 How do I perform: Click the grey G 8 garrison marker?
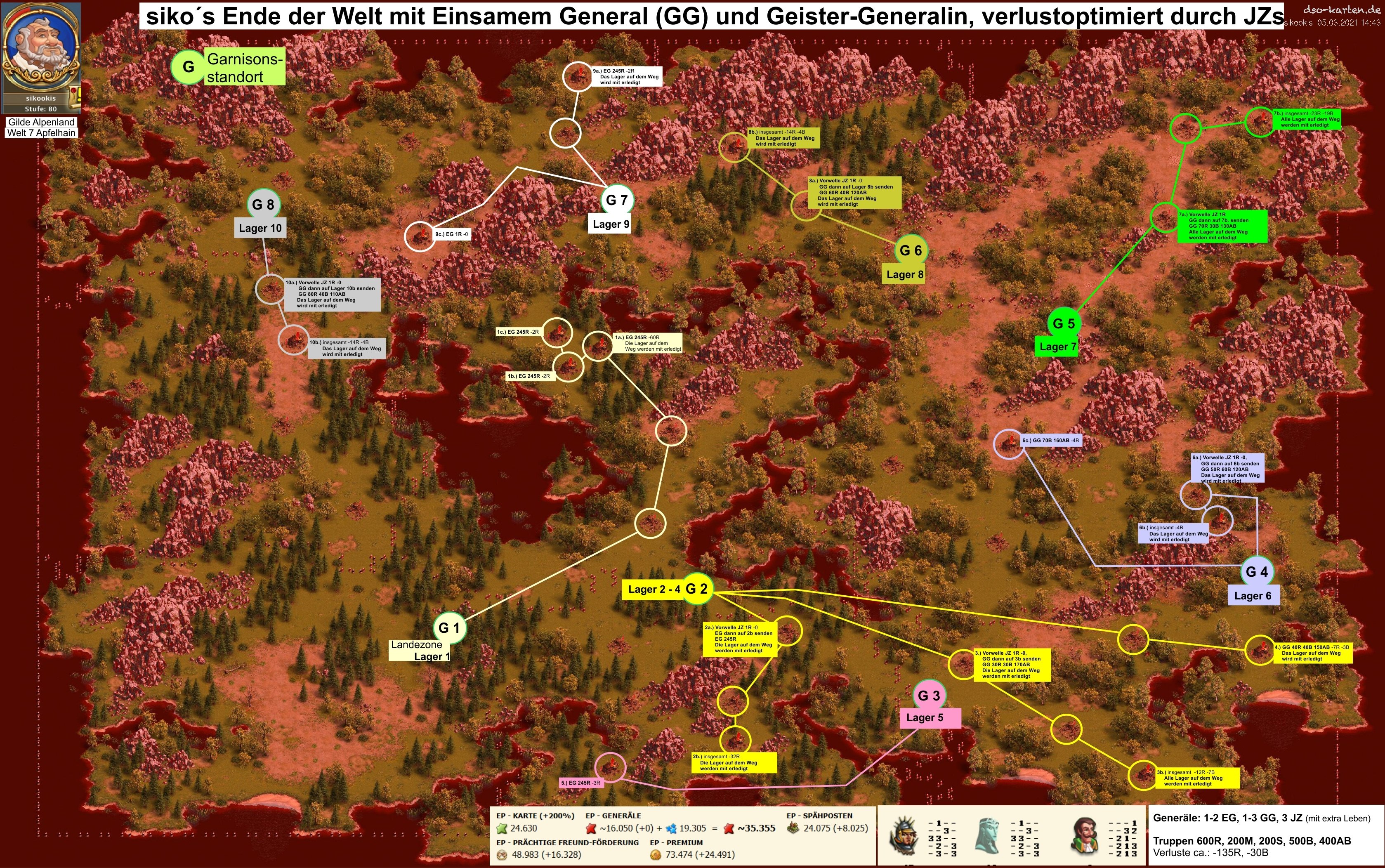click(263, 204)
